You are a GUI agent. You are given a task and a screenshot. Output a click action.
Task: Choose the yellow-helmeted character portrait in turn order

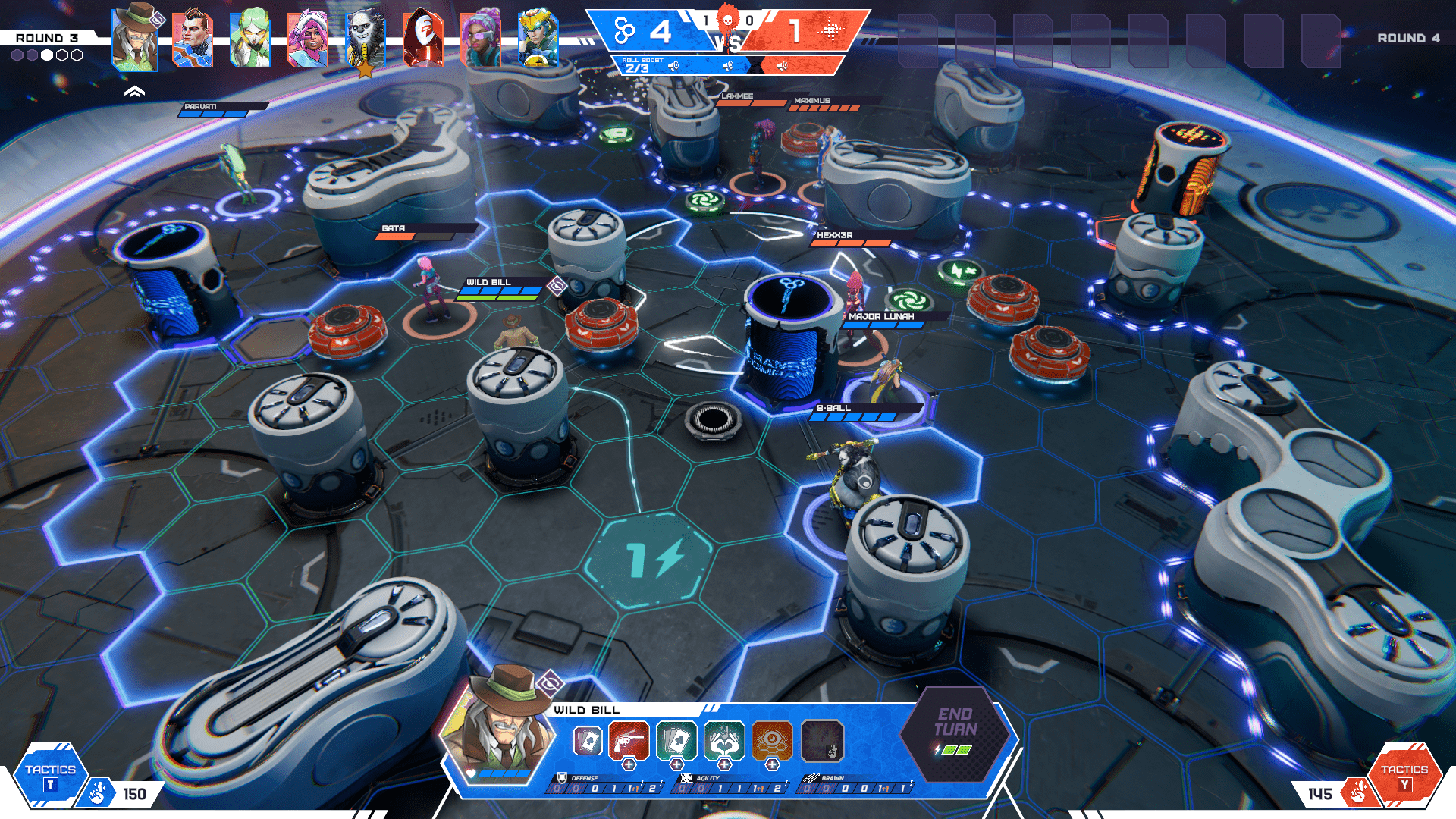point(538,38)
